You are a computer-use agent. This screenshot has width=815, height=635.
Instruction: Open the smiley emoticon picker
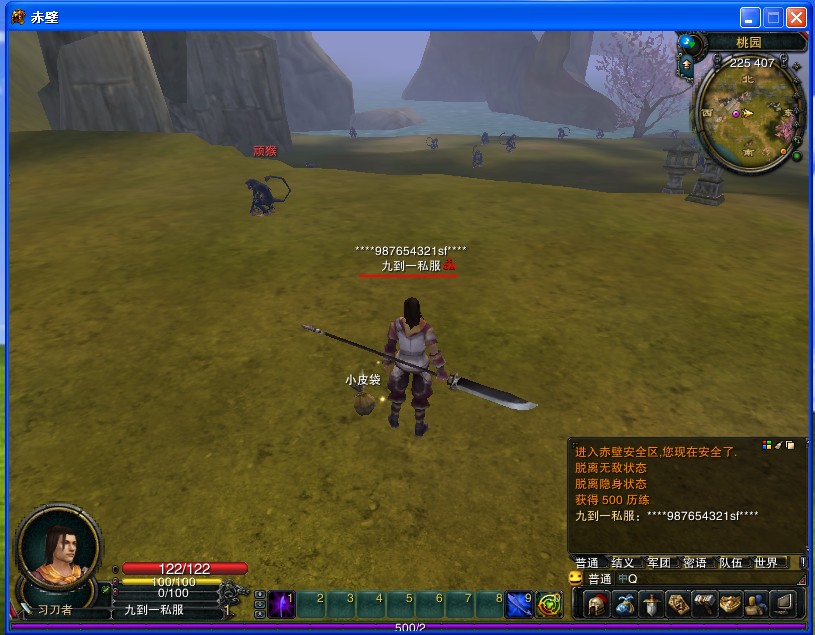pos(575,578)
